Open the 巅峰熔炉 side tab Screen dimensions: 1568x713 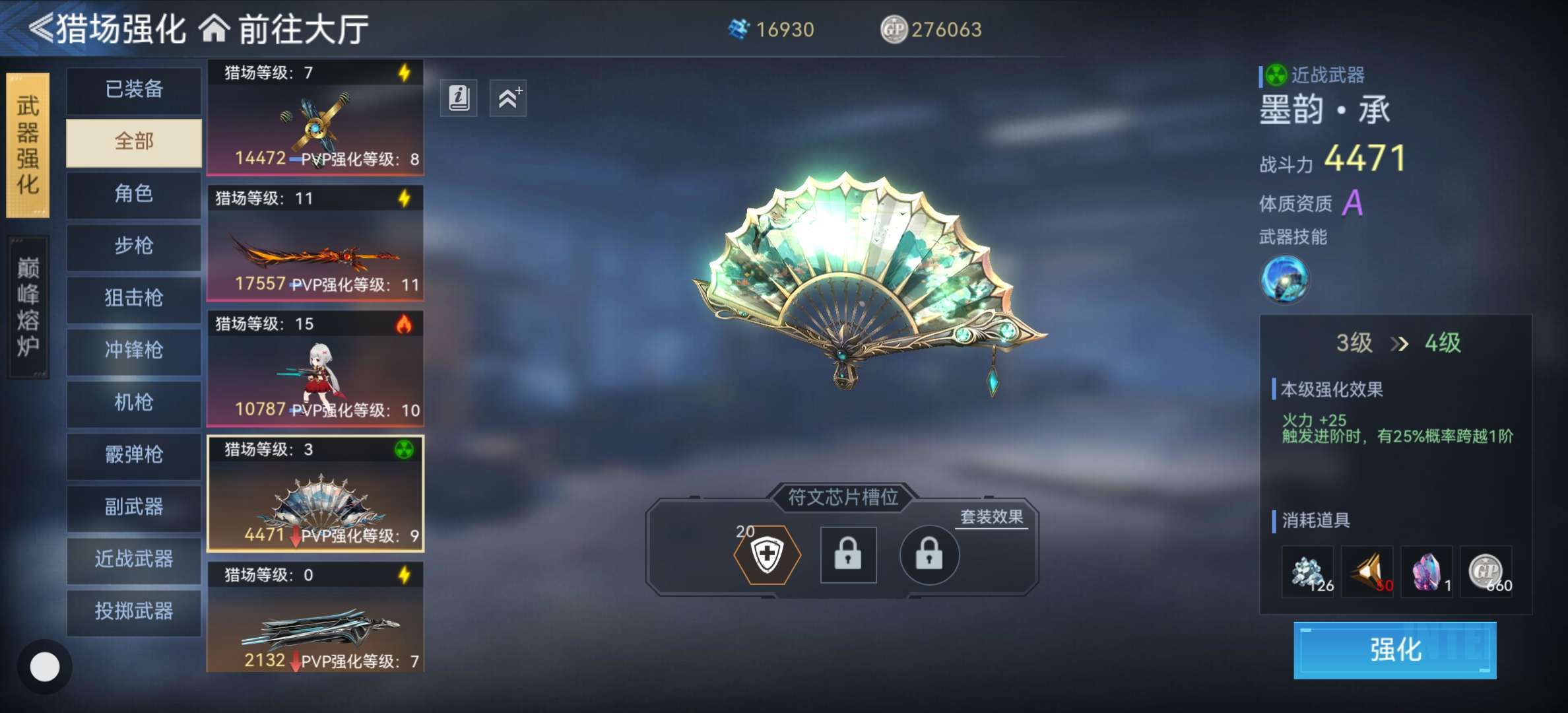28,307
